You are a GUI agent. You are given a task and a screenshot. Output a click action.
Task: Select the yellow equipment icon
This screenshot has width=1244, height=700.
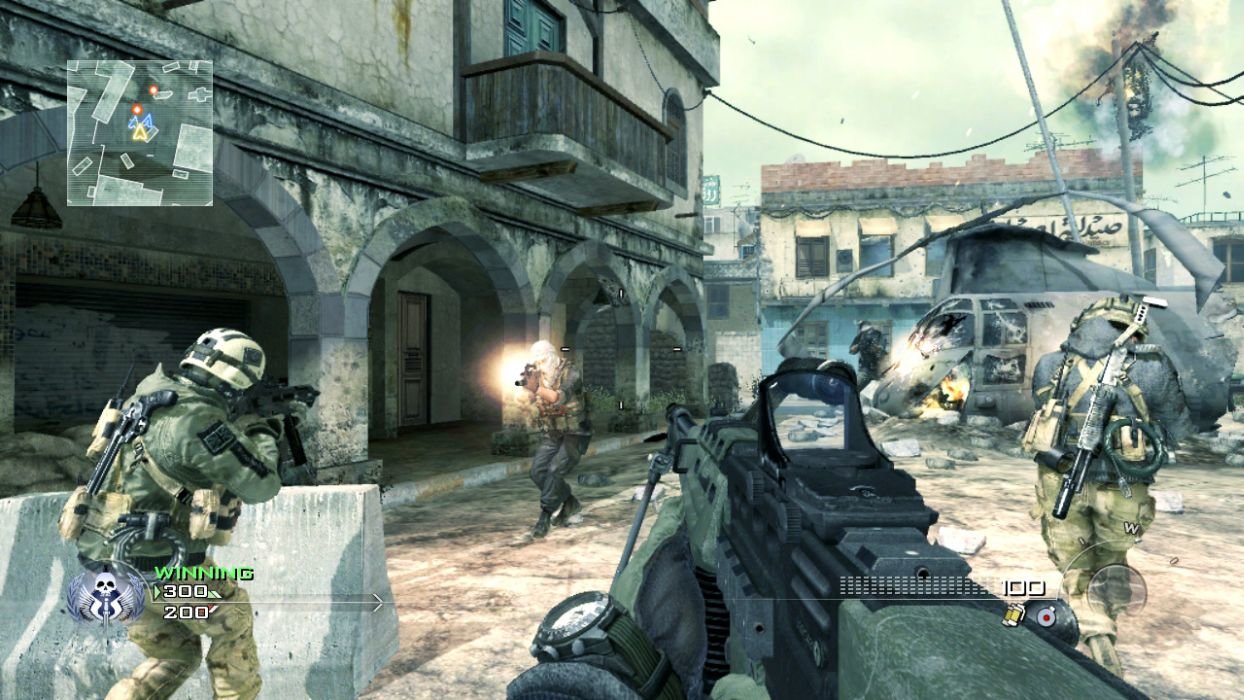click(1014, 617)
